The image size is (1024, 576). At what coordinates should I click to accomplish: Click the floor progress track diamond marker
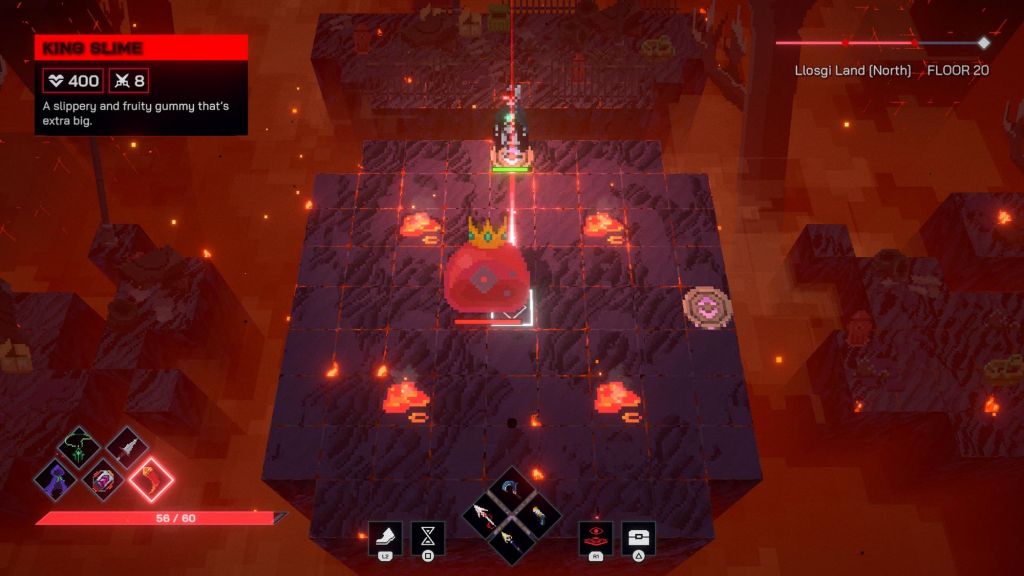(984, 42)
